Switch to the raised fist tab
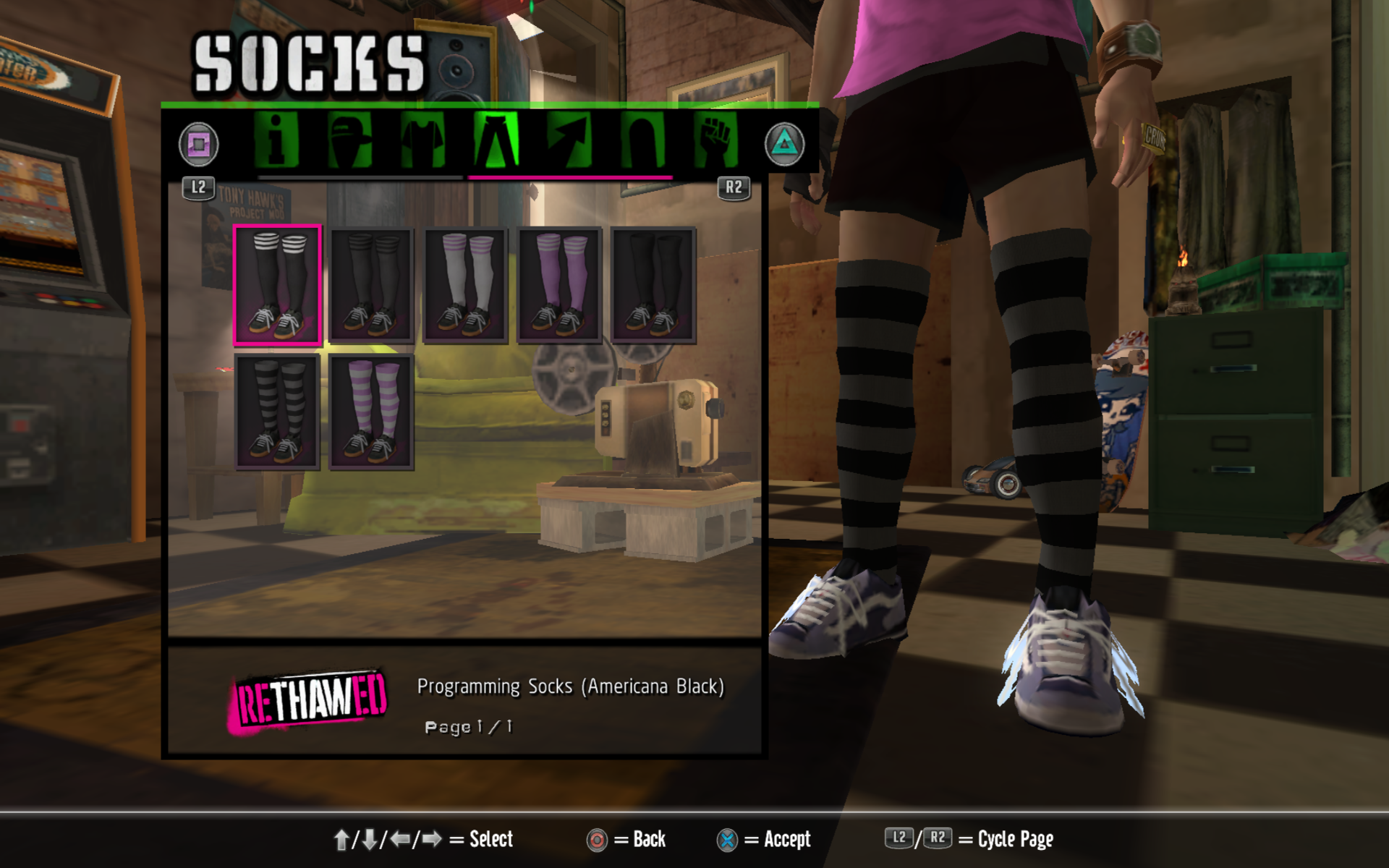The height and width of the screenshot is (868, 1389). tap(715, 141)
